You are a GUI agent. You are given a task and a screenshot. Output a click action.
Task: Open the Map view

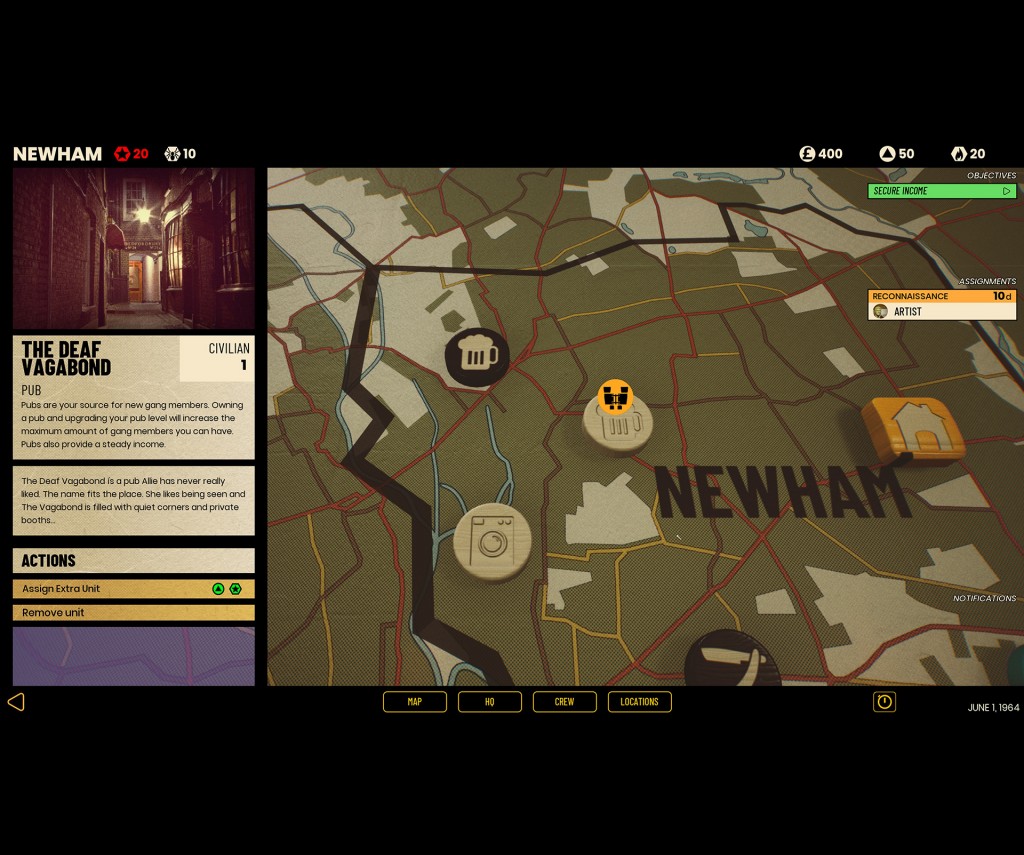click(414, 702)
